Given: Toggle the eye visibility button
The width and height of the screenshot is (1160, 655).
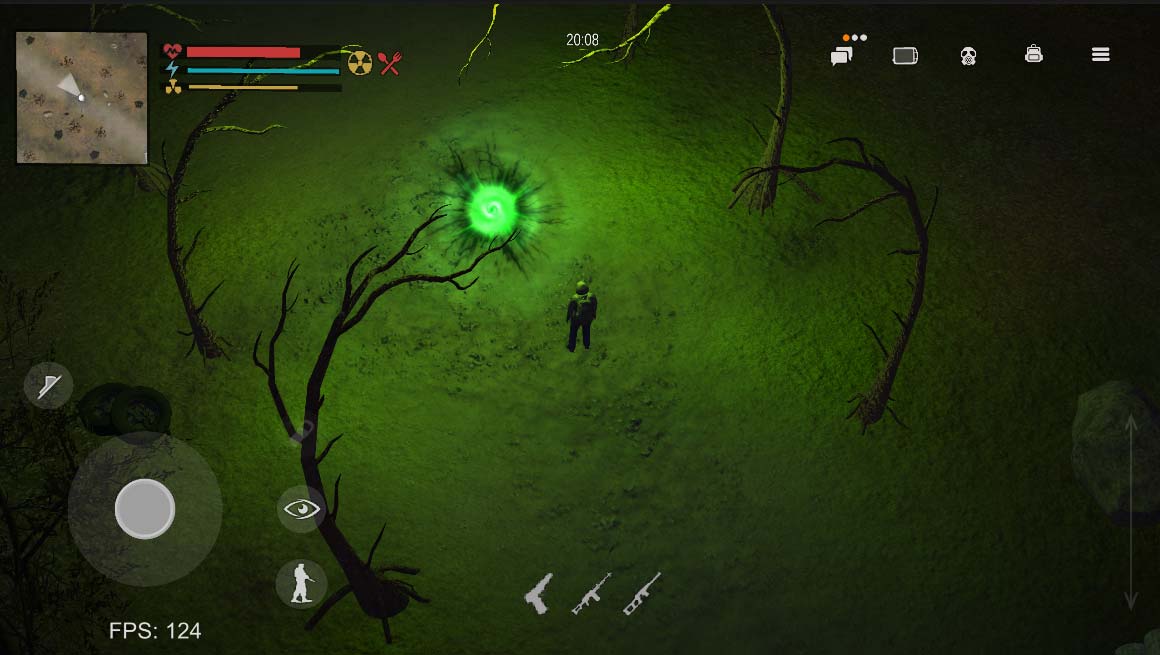Looking at the screenshot, I should 301,510.
